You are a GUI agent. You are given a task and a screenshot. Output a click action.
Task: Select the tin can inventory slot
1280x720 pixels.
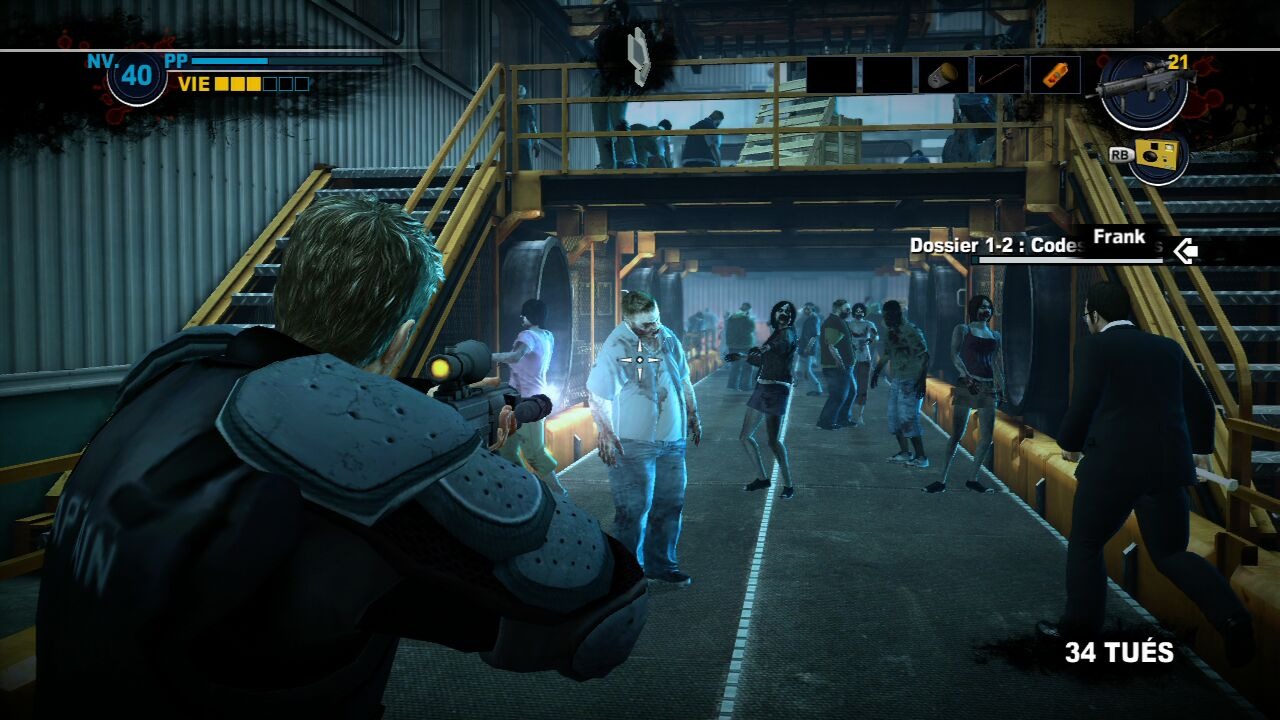point(943,75)
